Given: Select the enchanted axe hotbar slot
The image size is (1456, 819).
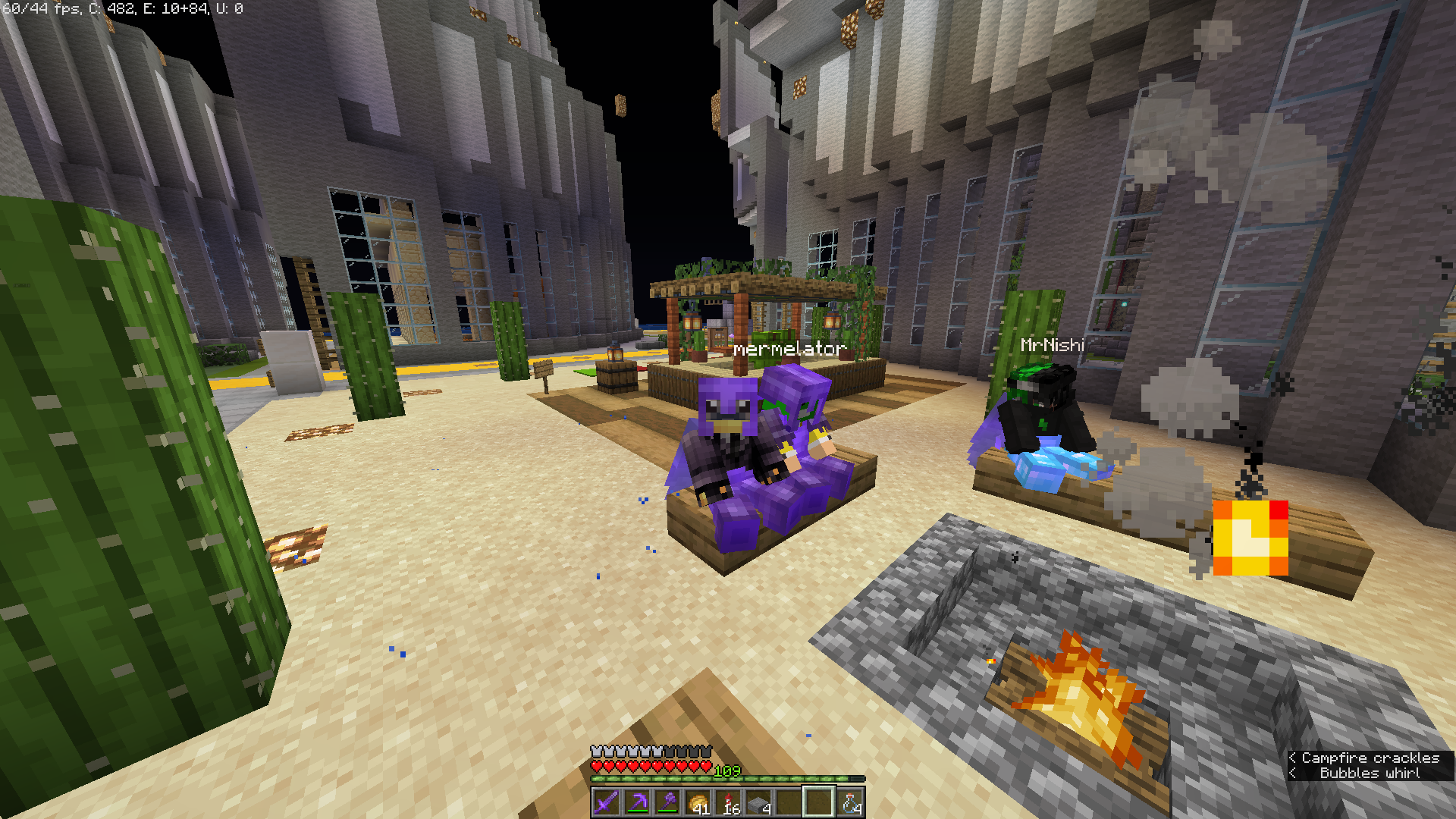Looking at the screenshot, I should [667, 802].
